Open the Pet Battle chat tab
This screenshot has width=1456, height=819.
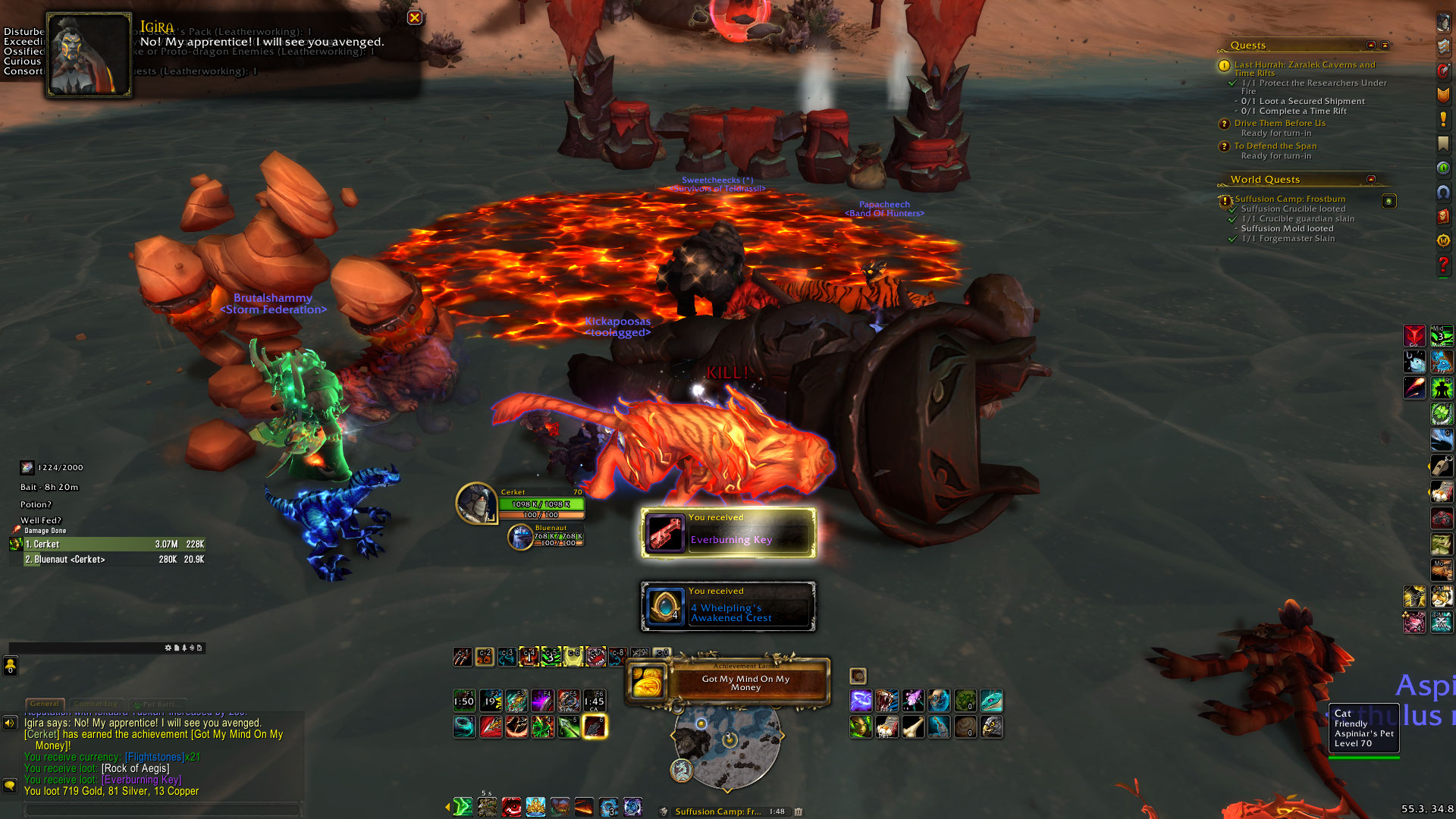coord(157,704)
